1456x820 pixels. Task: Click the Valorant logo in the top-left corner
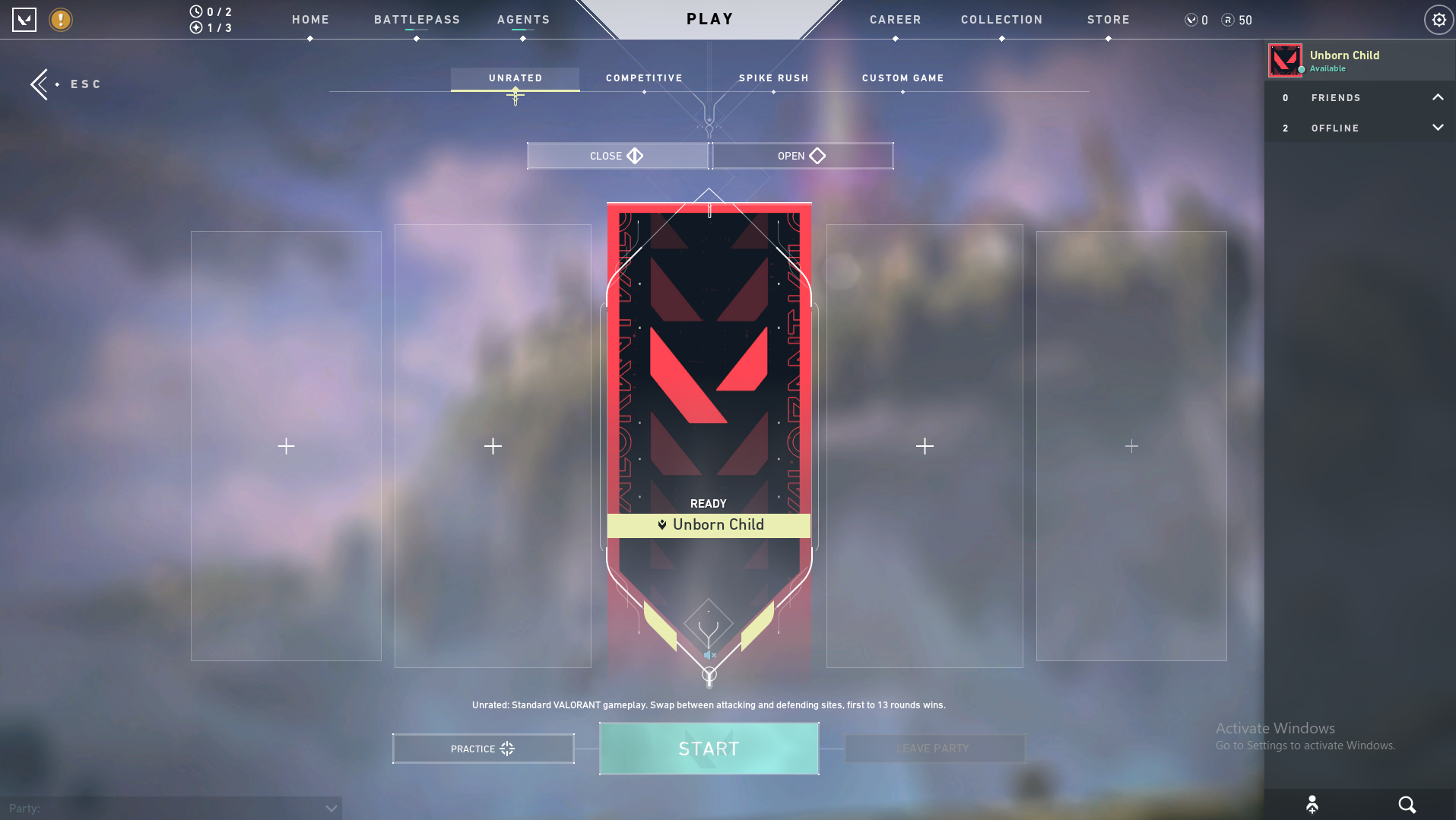(24, 20)
